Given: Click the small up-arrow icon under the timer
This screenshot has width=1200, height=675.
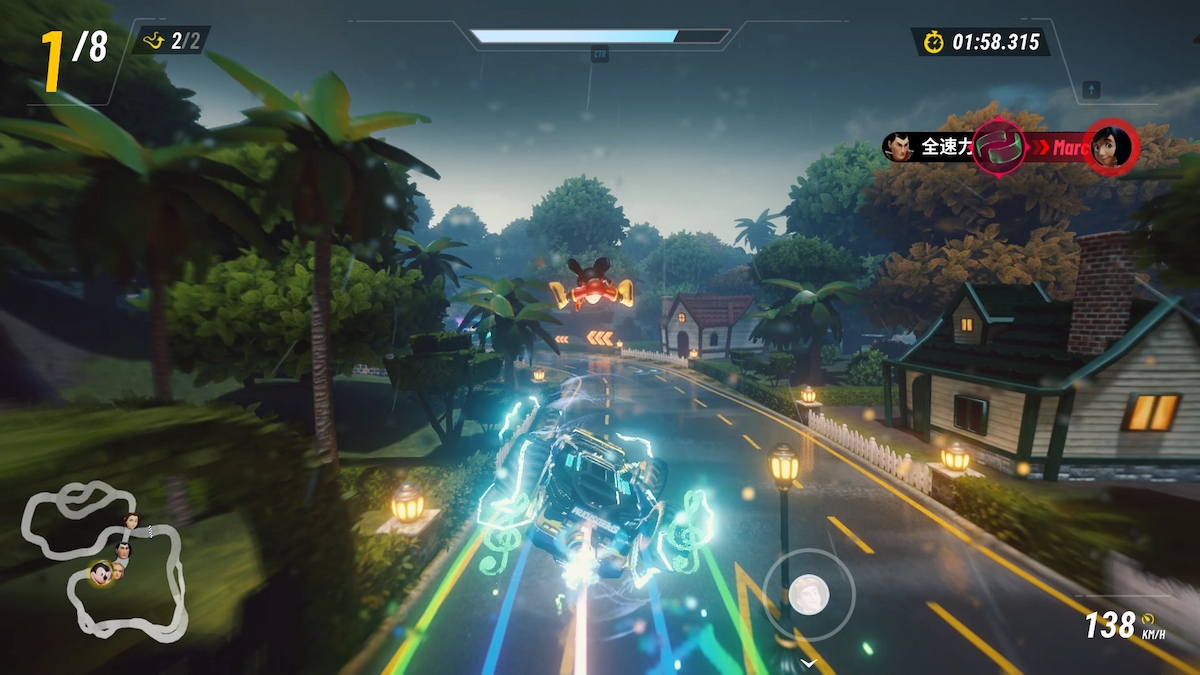Looking at the screenshot, I should point(1091,90).
